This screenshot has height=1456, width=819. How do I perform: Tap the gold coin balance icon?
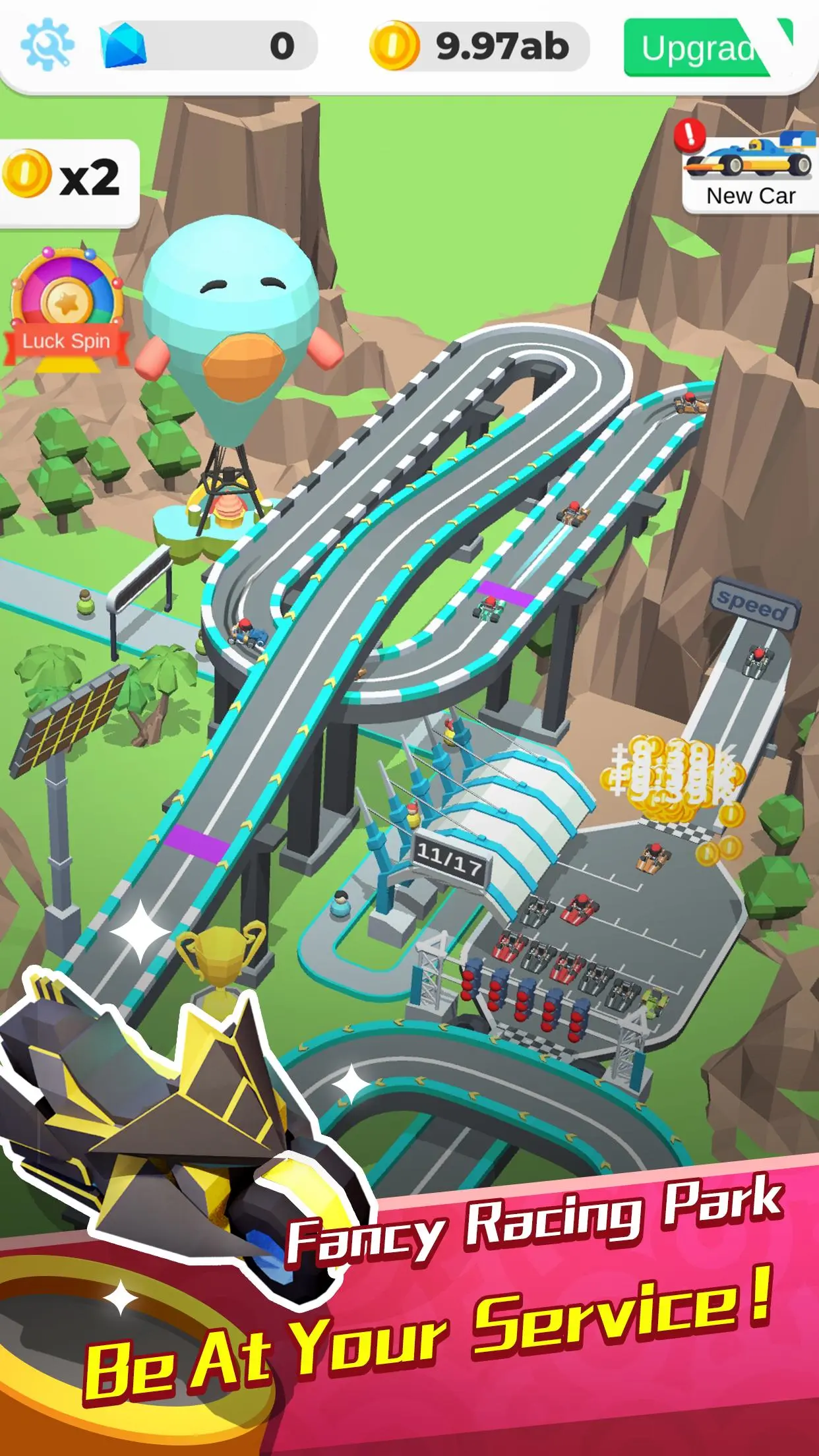click(x=394, y=46)
